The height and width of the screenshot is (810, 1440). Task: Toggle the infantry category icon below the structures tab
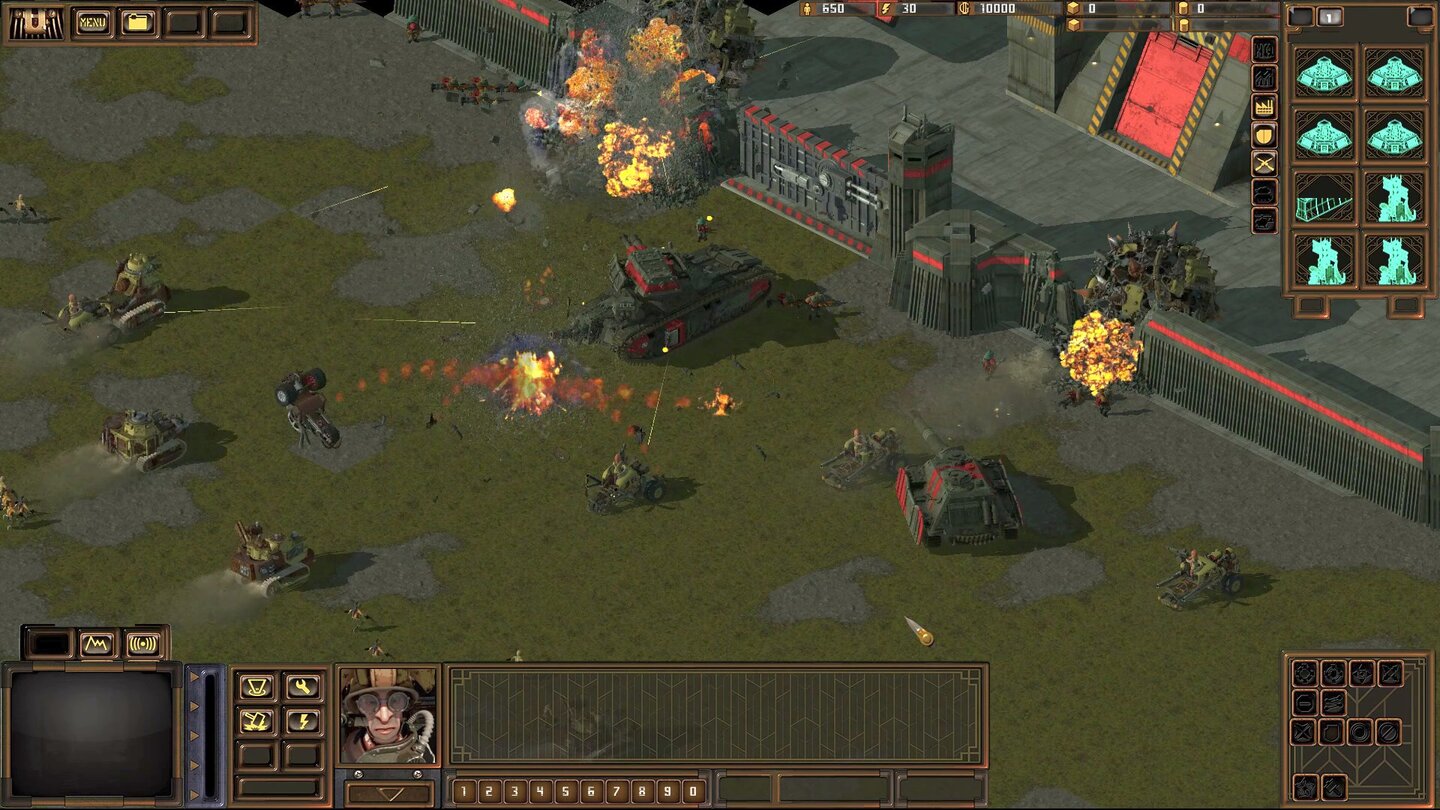(x=1264, y=77)
